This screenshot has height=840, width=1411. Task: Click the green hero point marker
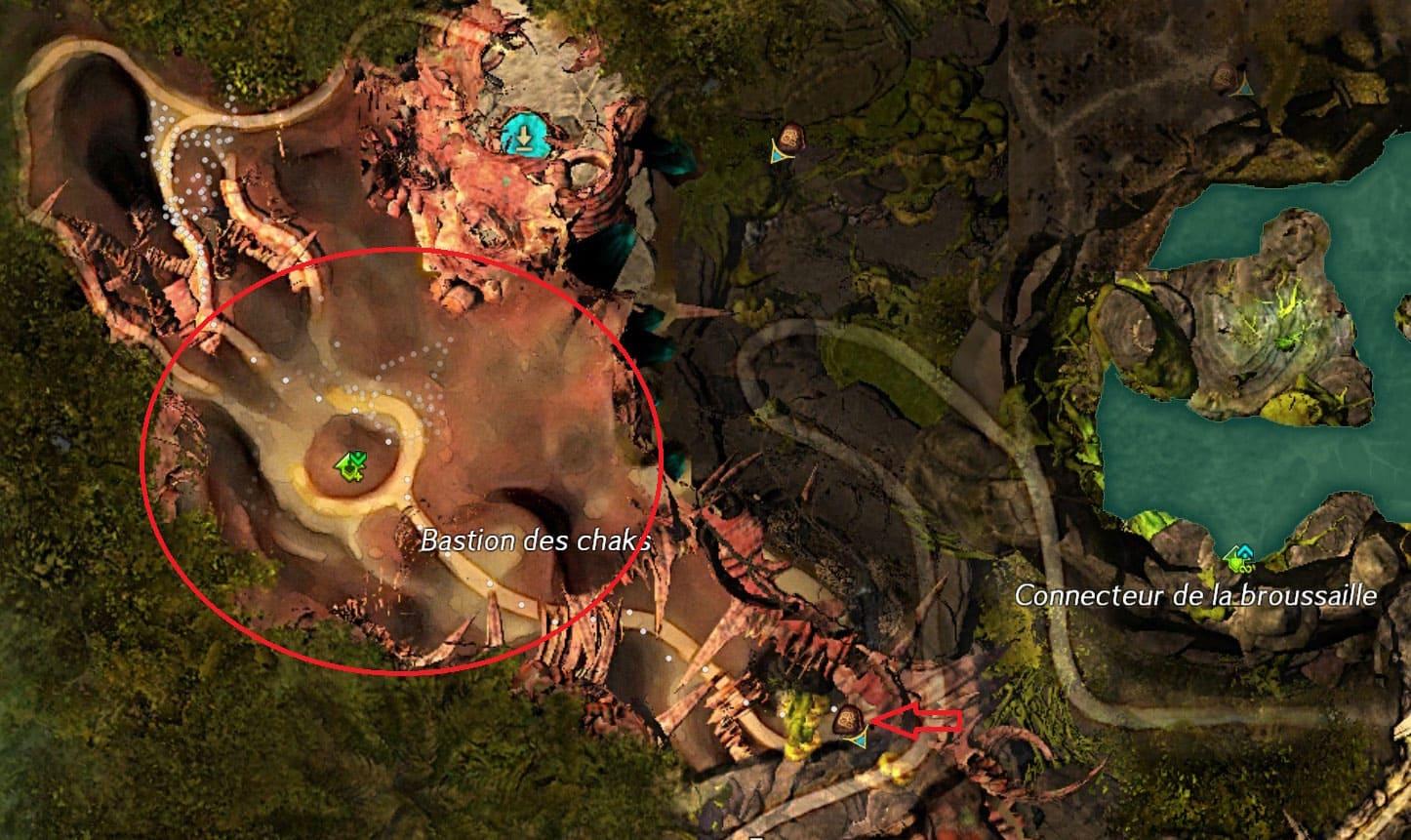(x=351, y=466)
